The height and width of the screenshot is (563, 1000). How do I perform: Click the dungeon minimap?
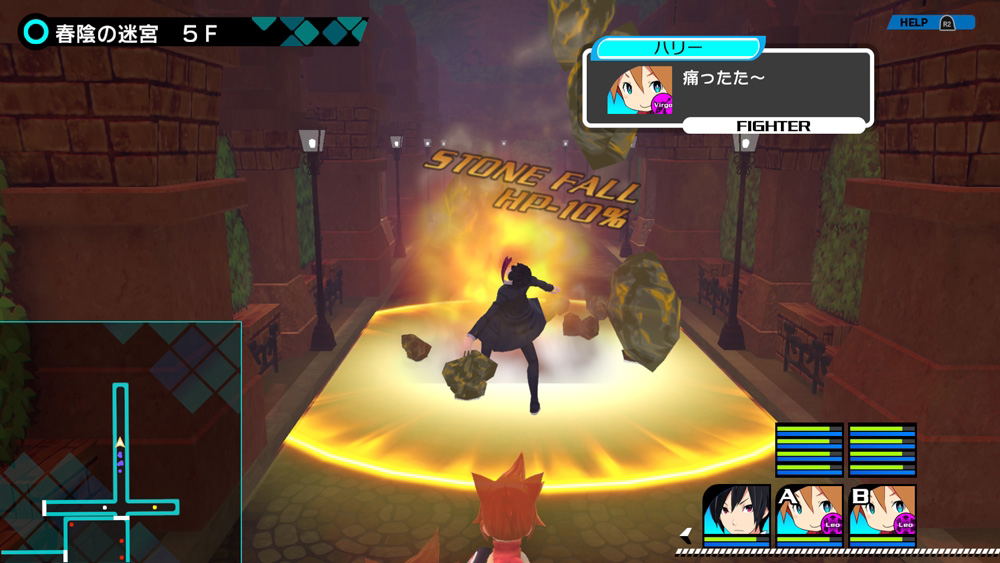click(x=120, y=442)
